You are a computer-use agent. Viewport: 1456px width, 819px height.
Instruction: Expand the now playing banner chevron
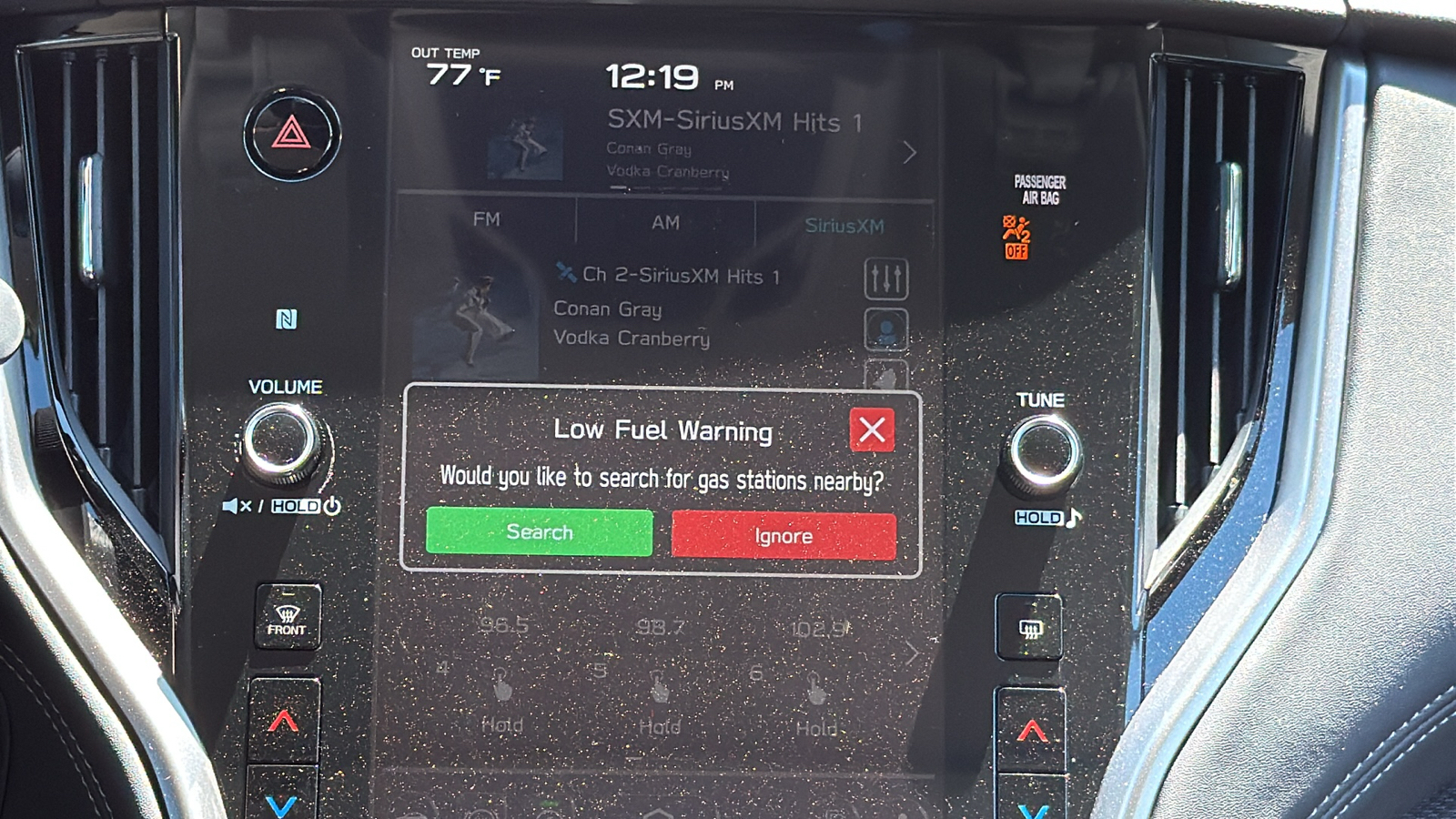pyautogui.click(x=909, y=153)
